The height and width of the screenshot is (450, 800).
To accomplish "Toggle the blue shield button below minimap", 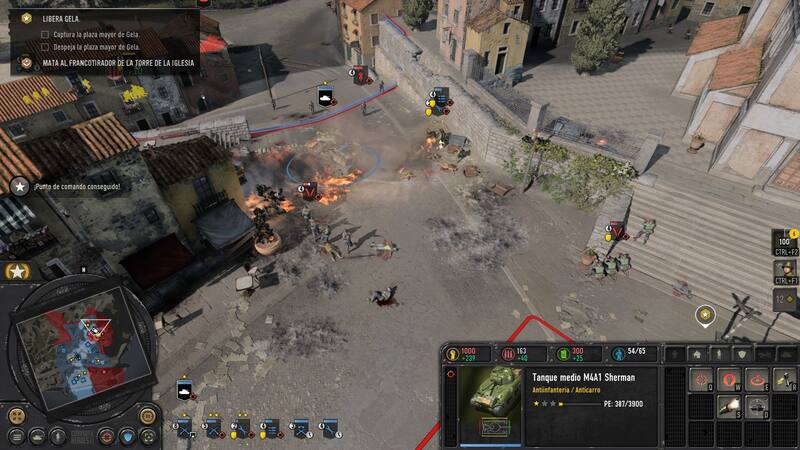I will coord(127,436).
